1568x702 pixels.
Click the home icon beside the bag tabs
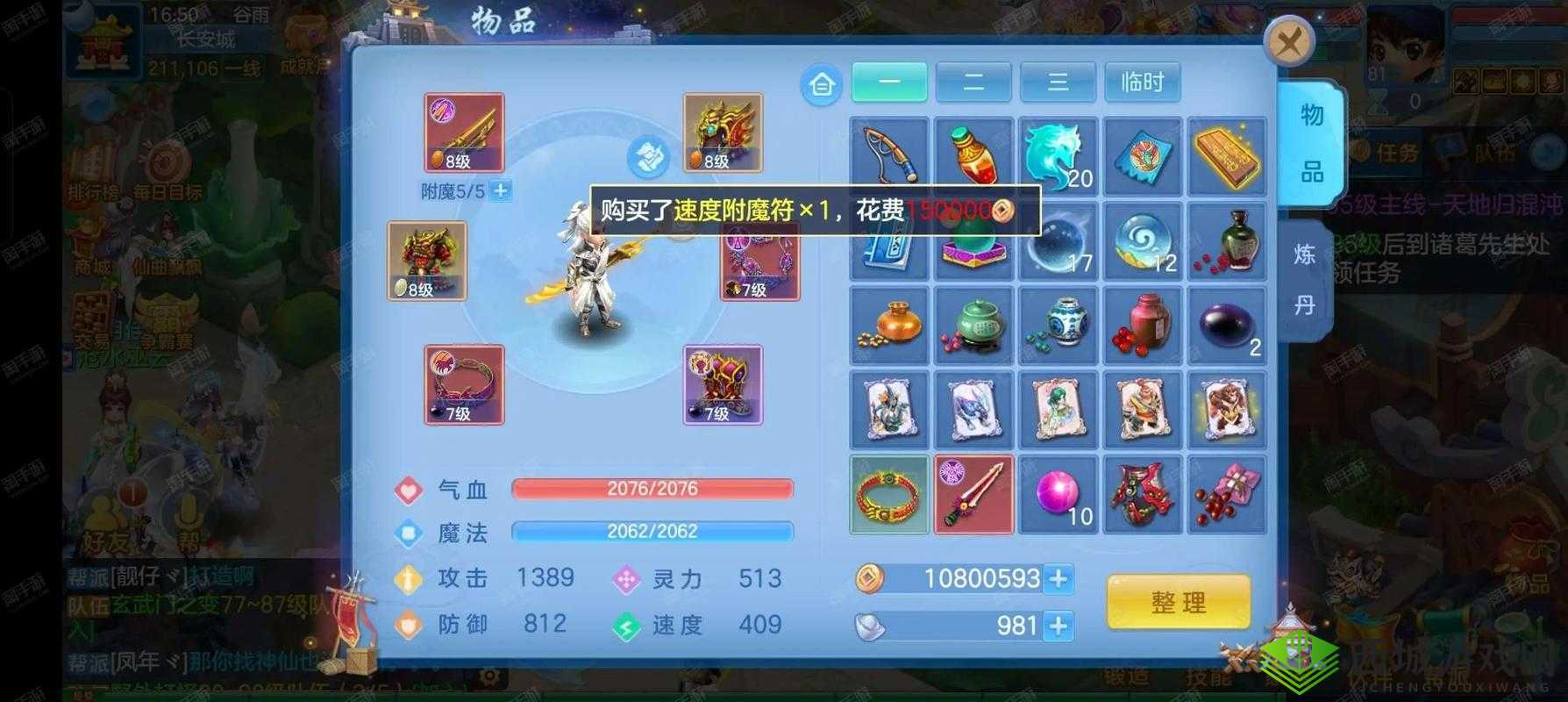(x=821, y=82)
